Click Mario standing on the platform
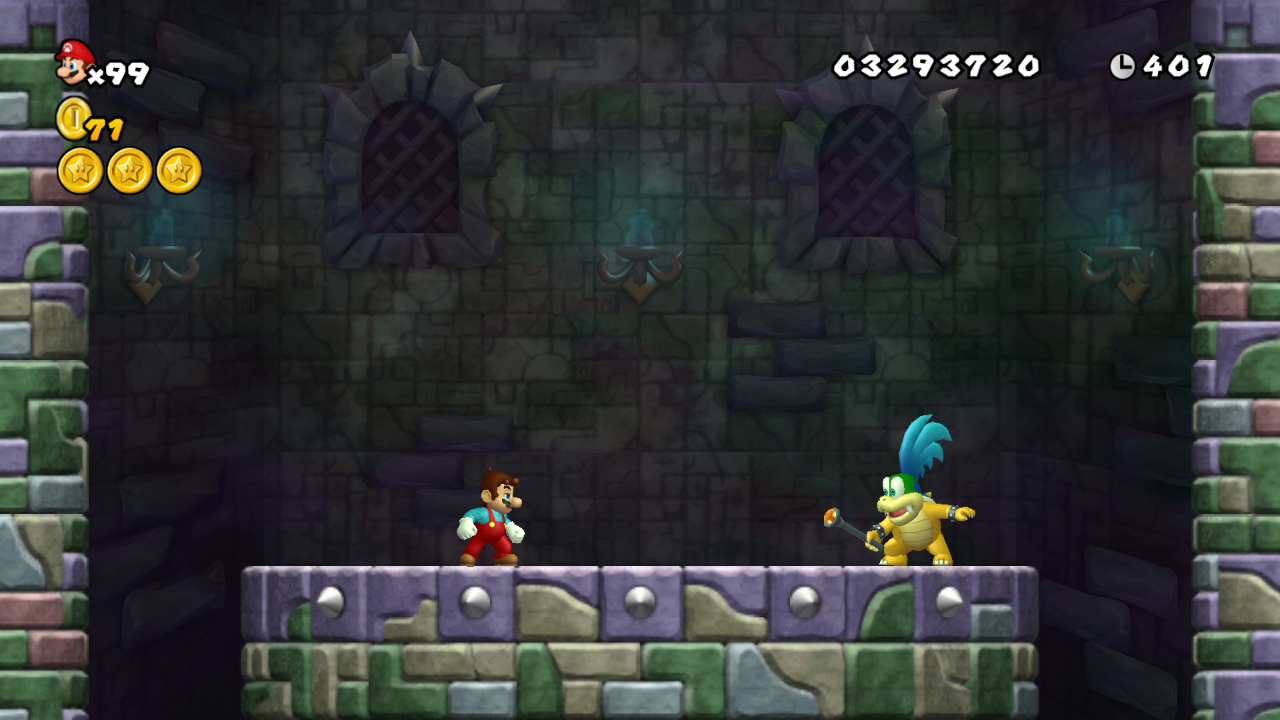The width and height of the screenshot is (1280, 720). tap(492, 520)
